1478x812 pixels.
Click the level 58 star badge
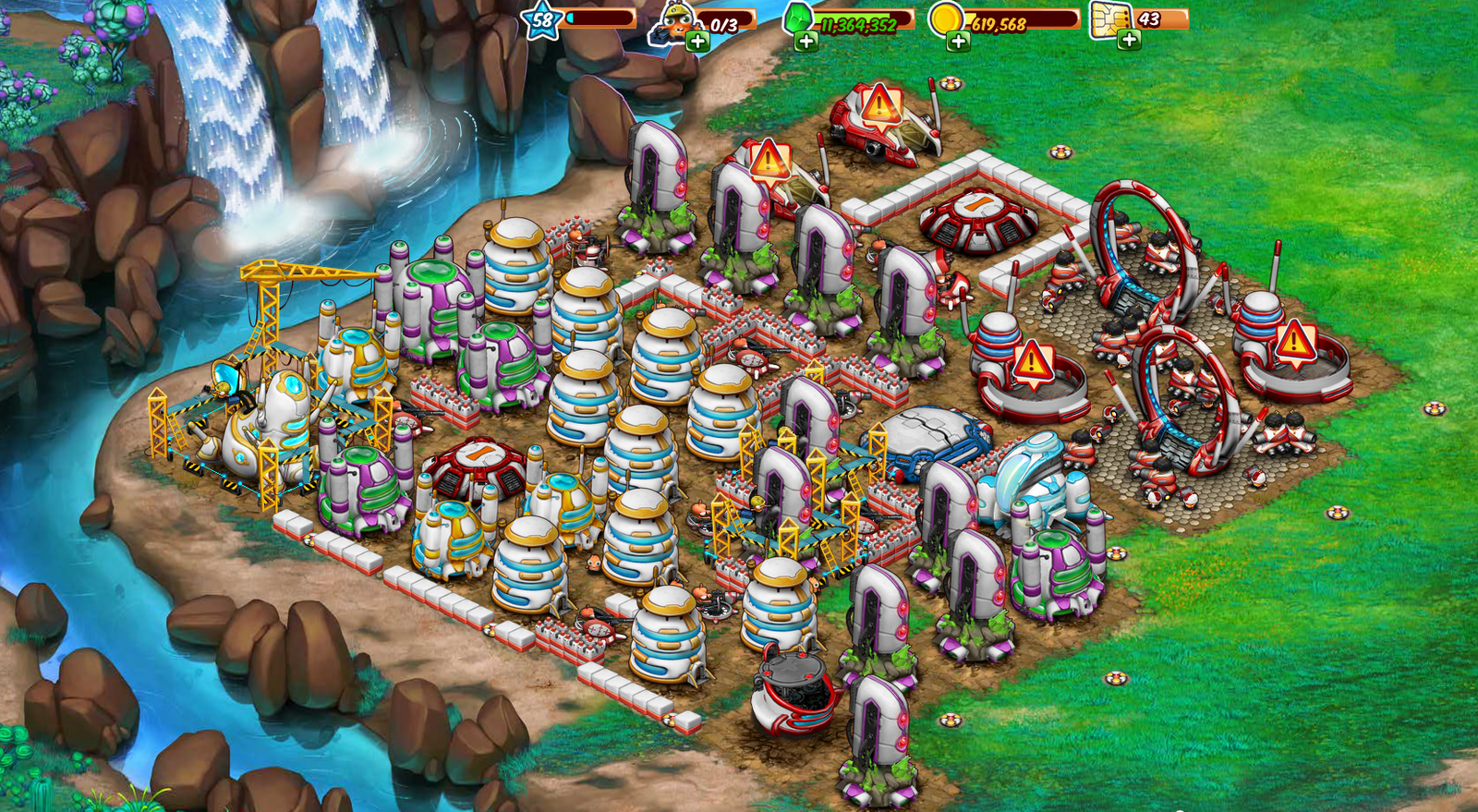point(540,17)
